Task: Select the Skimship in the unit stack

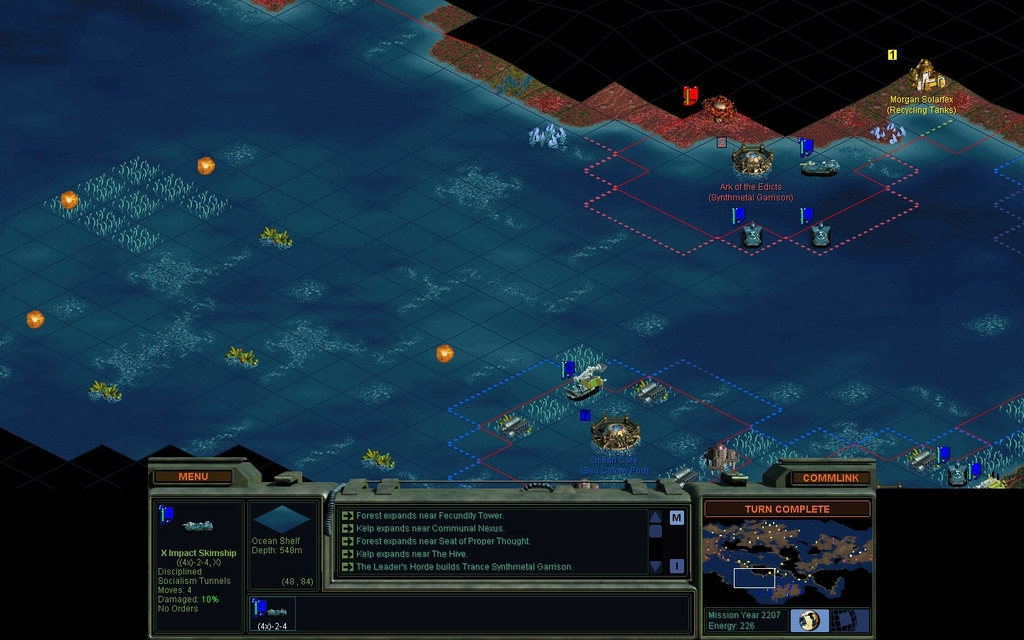Action: [x=273, y=611]
